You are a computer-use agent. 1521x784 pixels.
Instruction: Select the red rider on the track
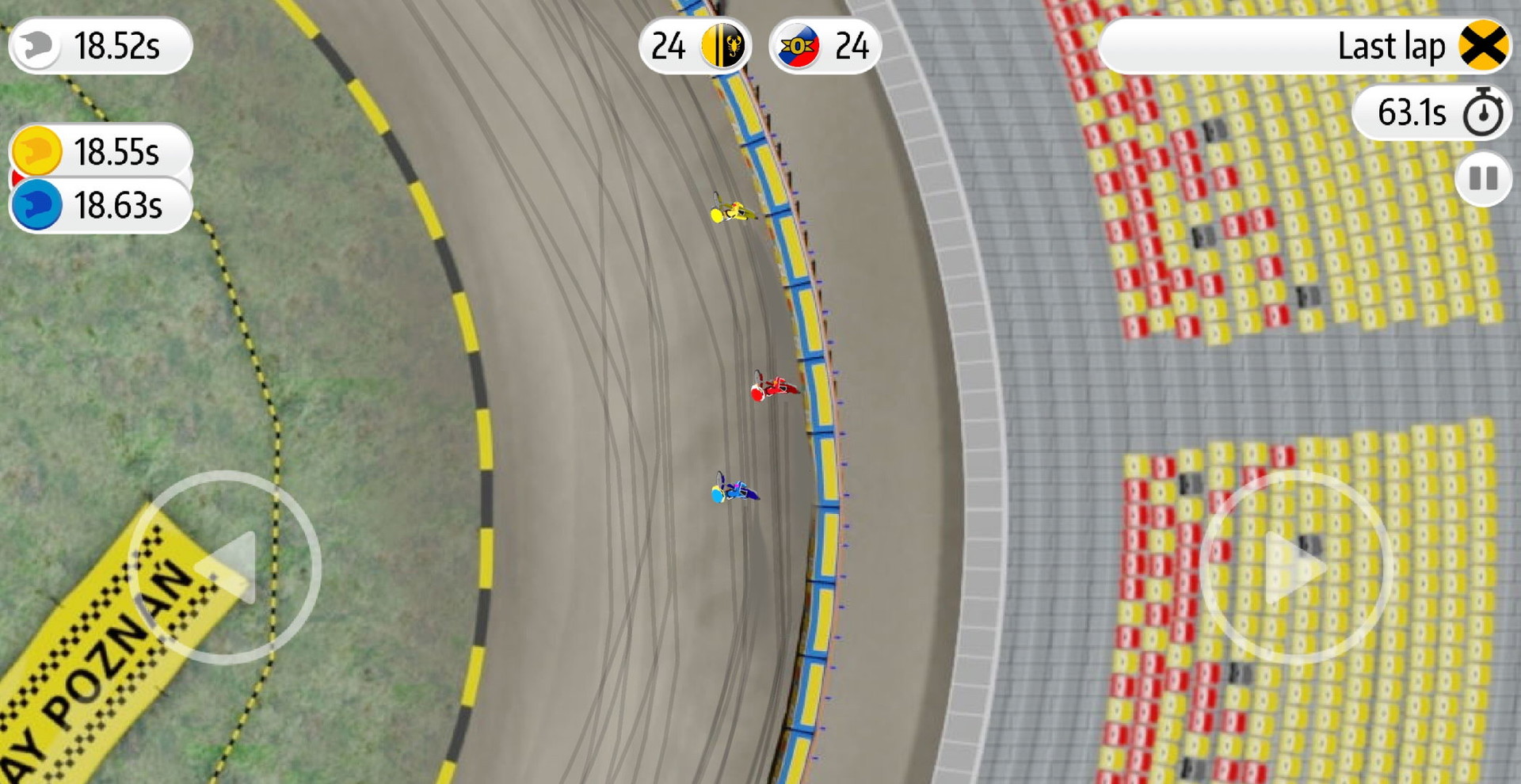772,390
